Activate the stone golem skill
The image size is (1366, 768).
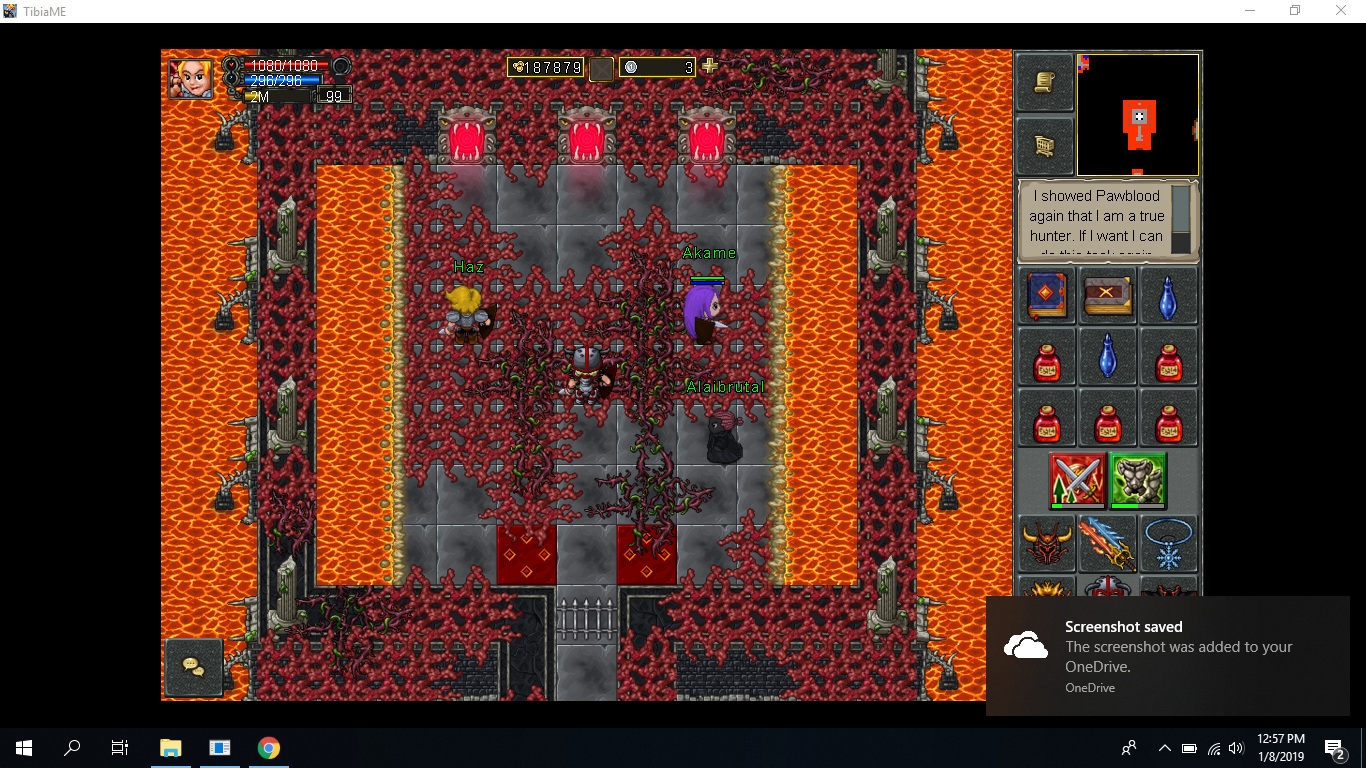(1138, 479)
